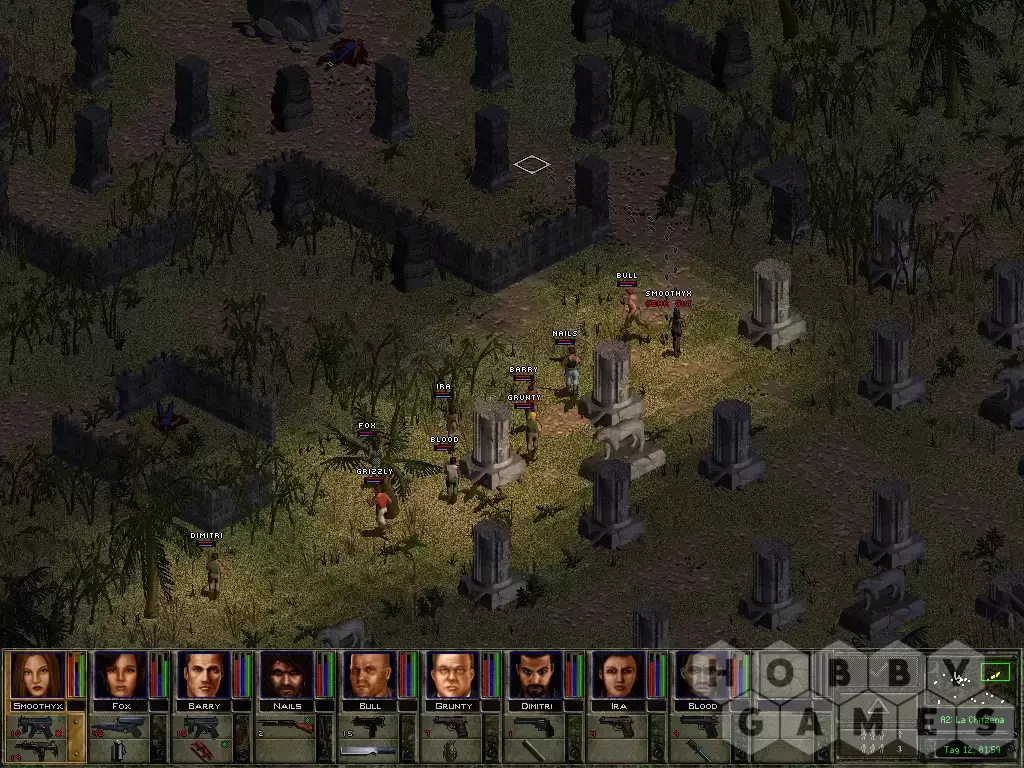Choose Ira's portrait
The height and width of the screenshot is (768, 1024).
(x=619, y=676)
